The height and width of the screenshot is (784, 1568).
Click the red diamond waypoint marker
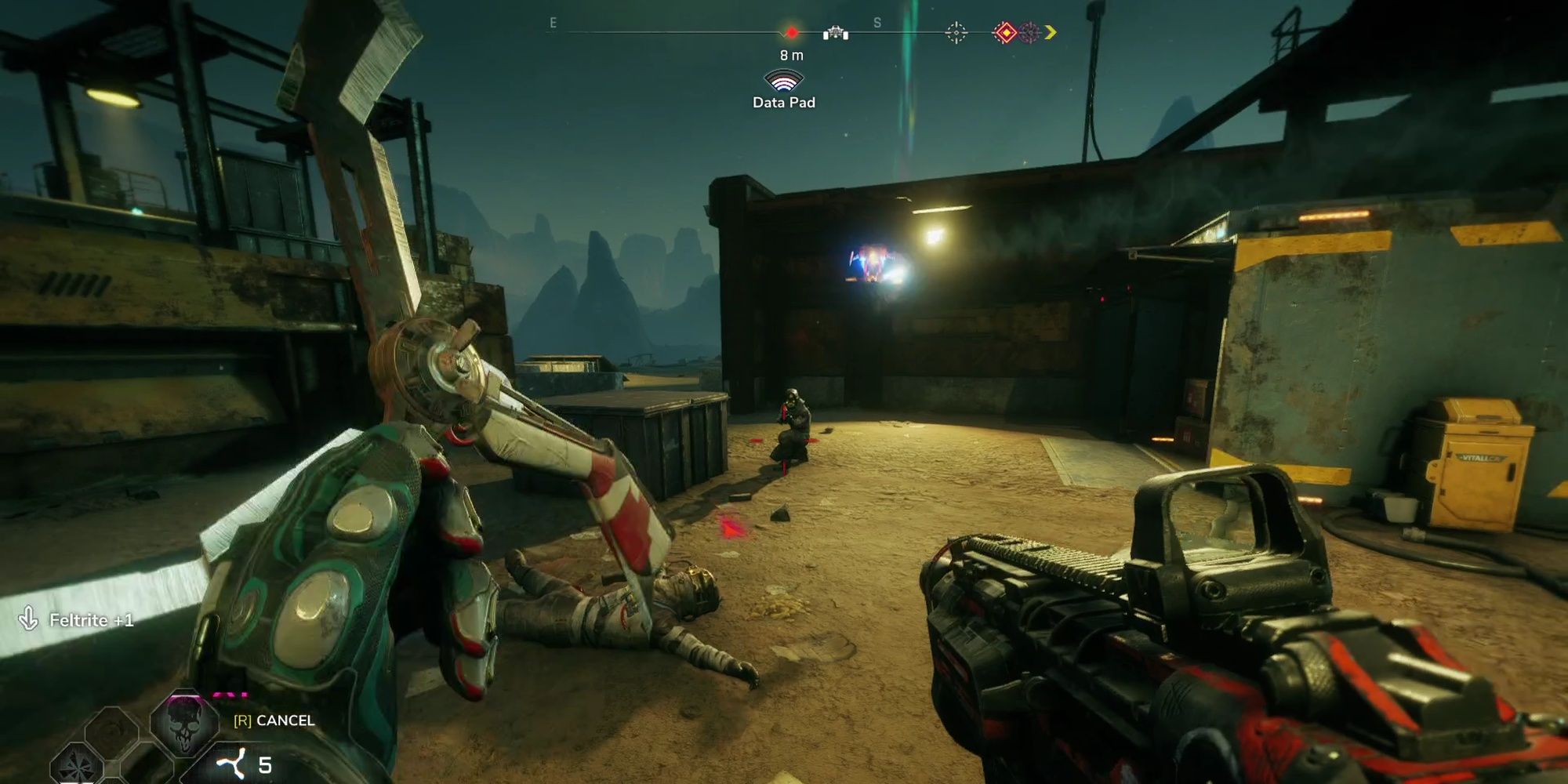792,31
